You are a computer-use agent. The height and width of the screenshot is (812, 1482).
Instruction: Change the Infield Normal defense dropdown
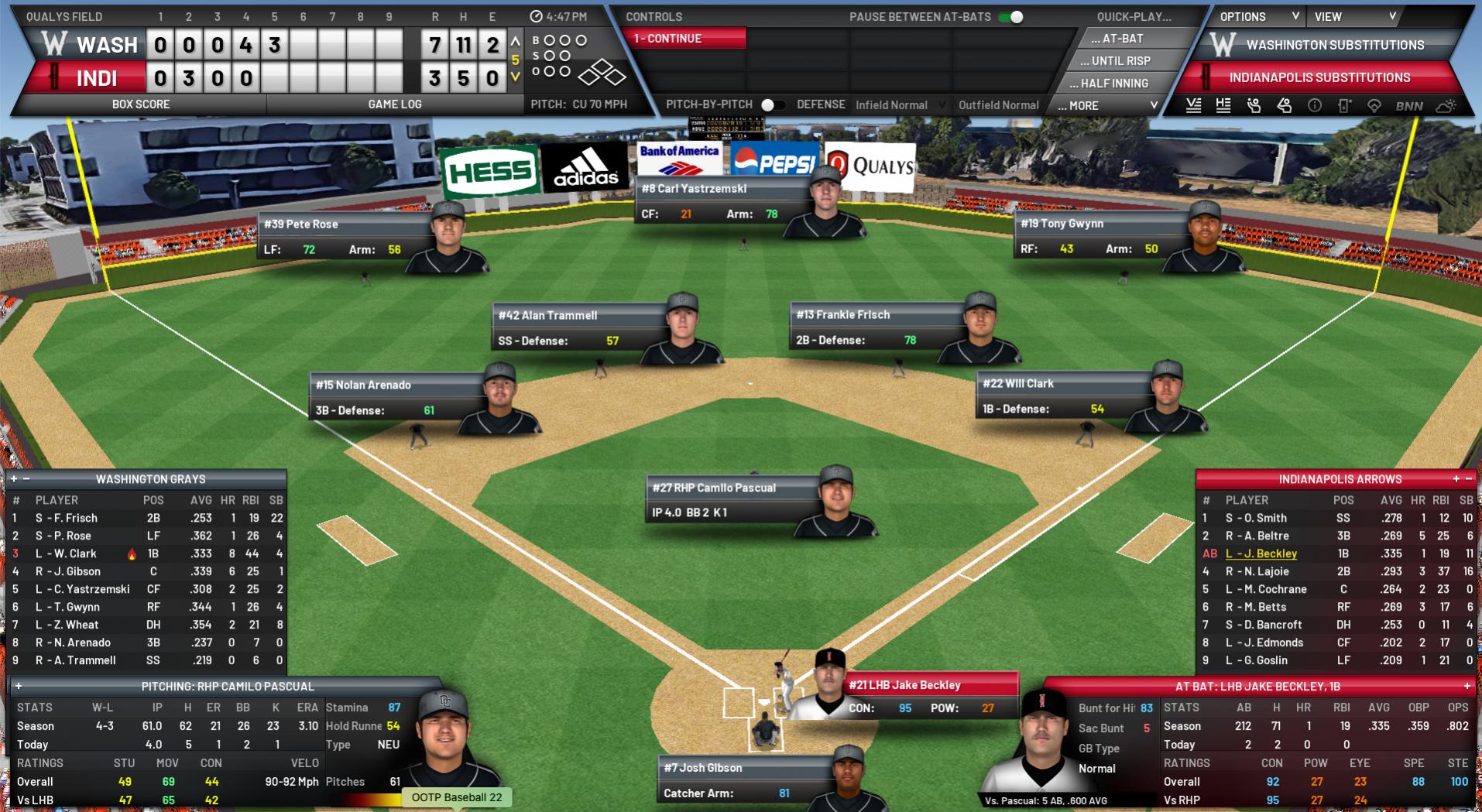point(900,105)
